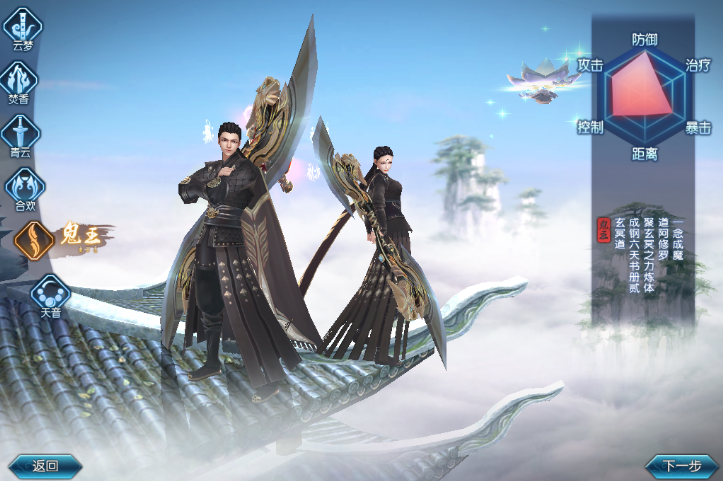Proceed with the 下一步 button

(x=682, y=465)
